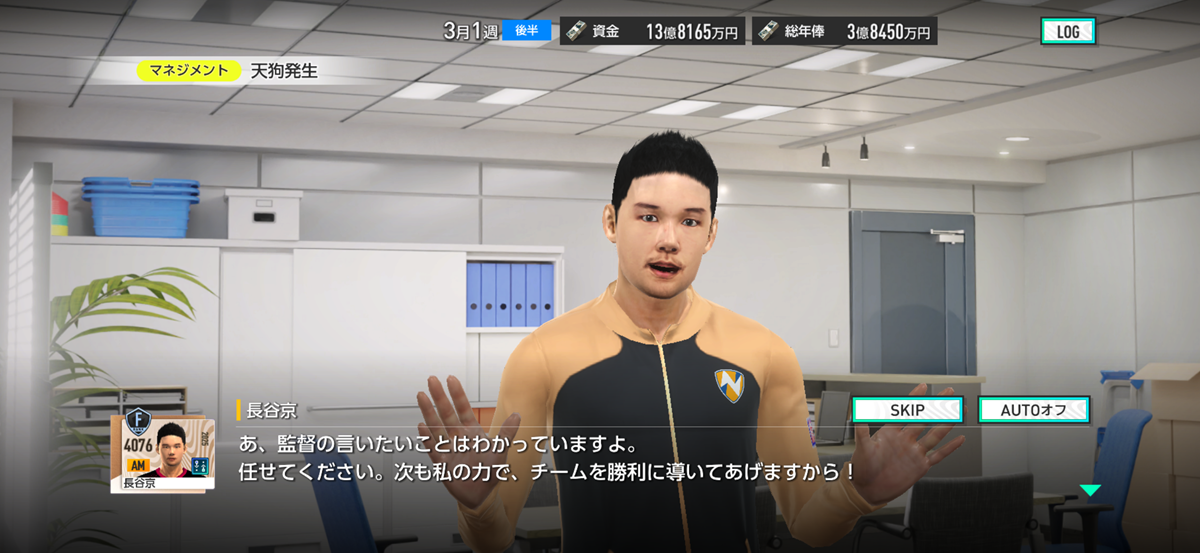
Task: Open the dialogue LOG
Action: tap(1067, 32)
